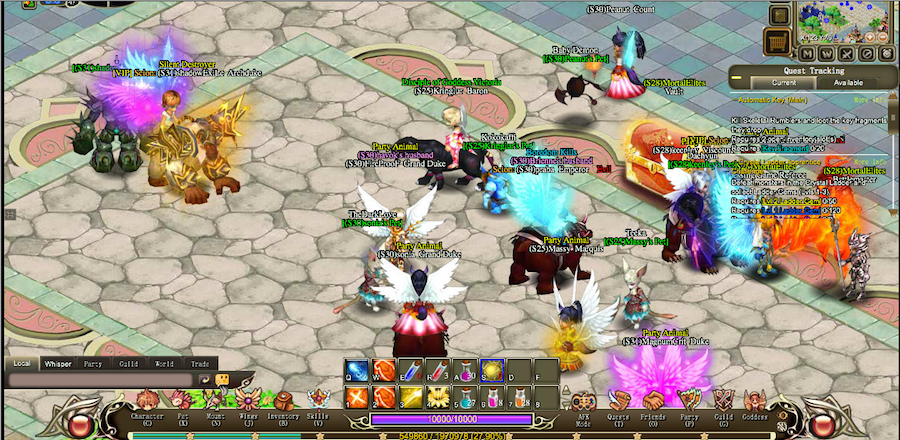The height and width of the screenshot is (440, 900).
Task: Select the Guild chat tab
Action: 128,364
